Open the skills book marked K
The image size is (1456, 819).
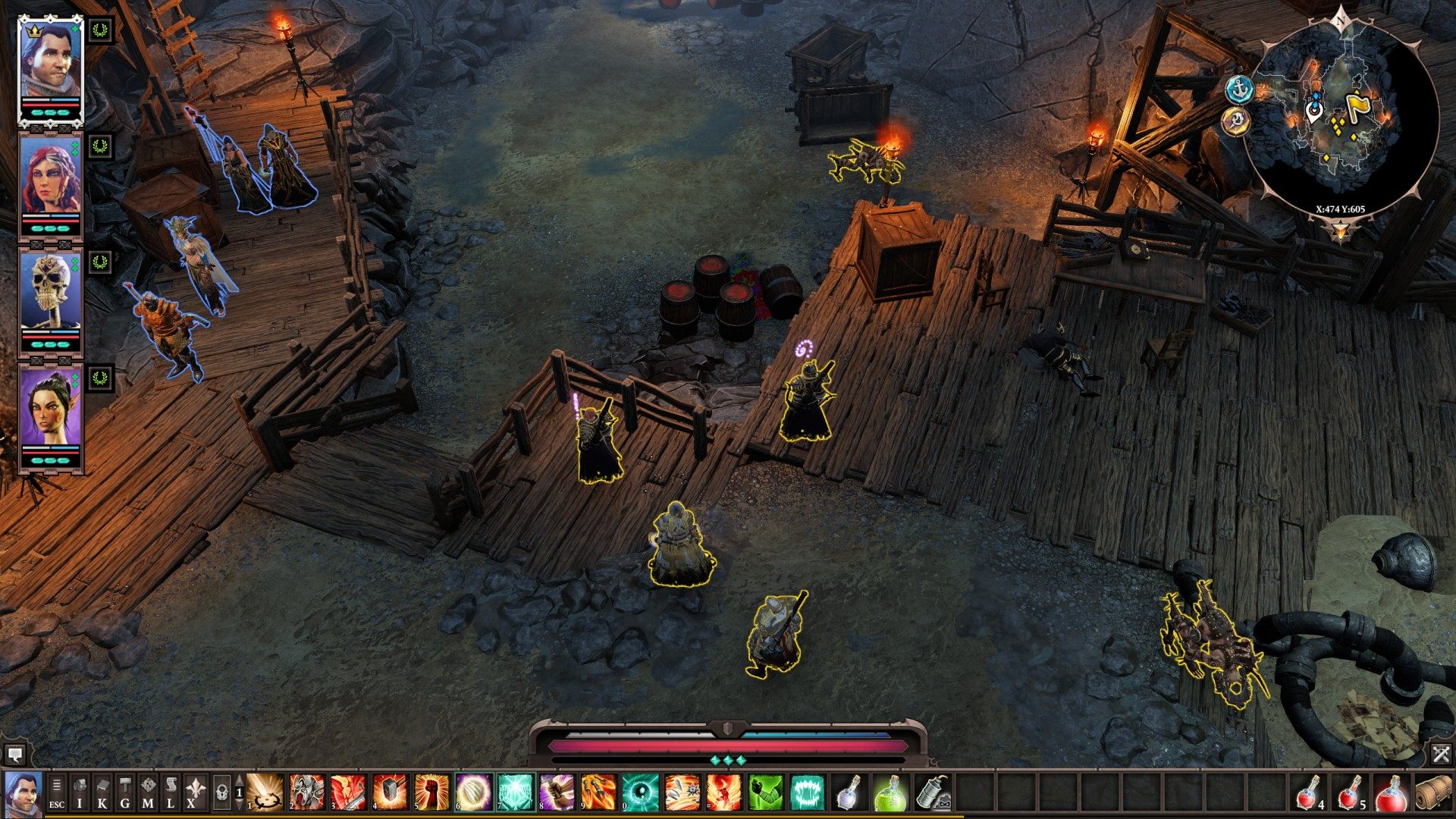[x=102, y=792]
